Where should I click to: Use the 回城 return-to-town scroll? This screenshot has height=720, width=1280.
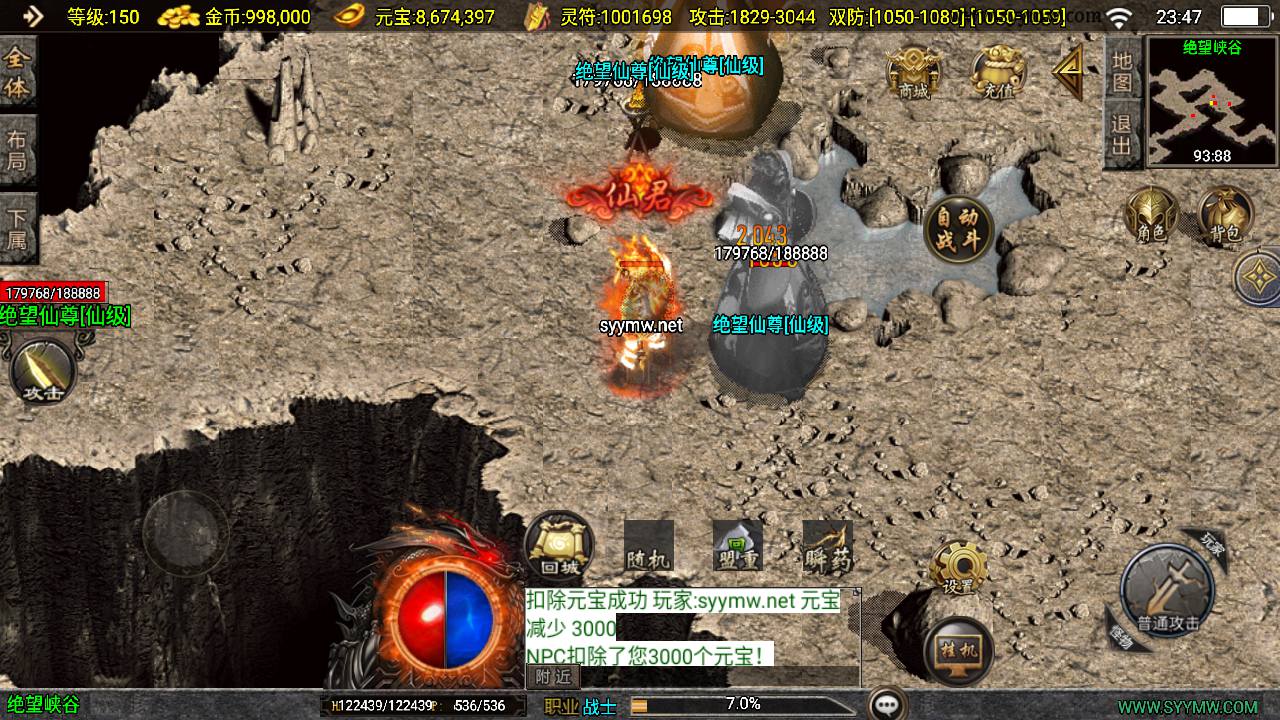558,545
